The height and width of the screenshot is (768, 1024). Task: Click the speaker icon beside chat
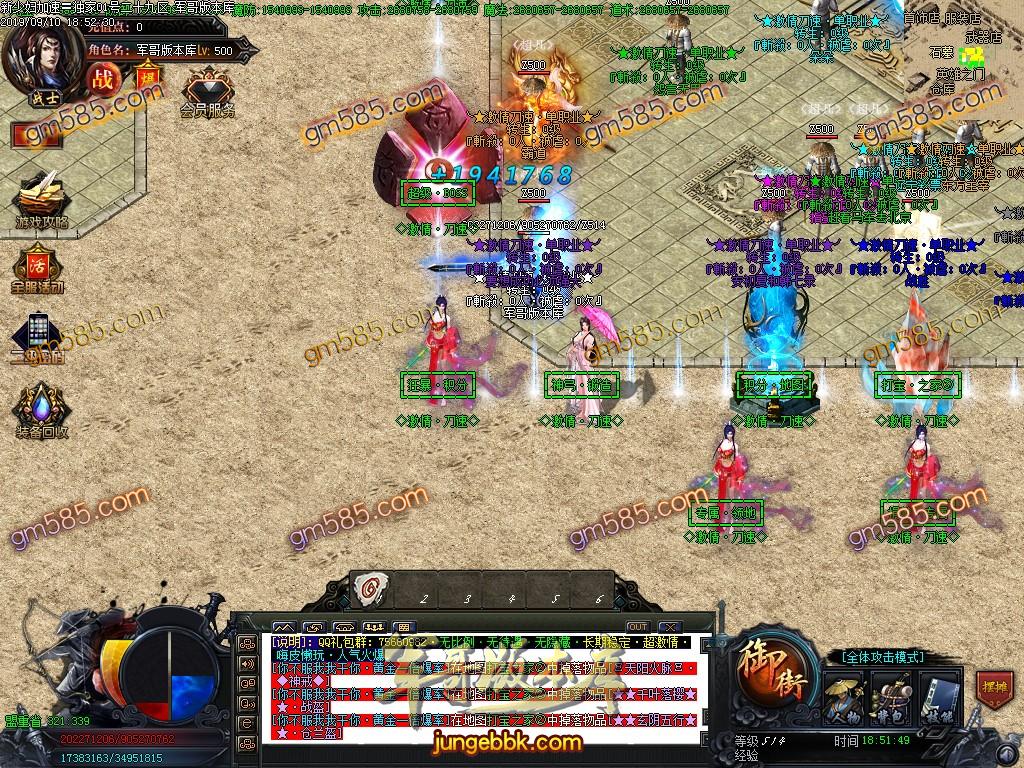[x=246, y=663]
